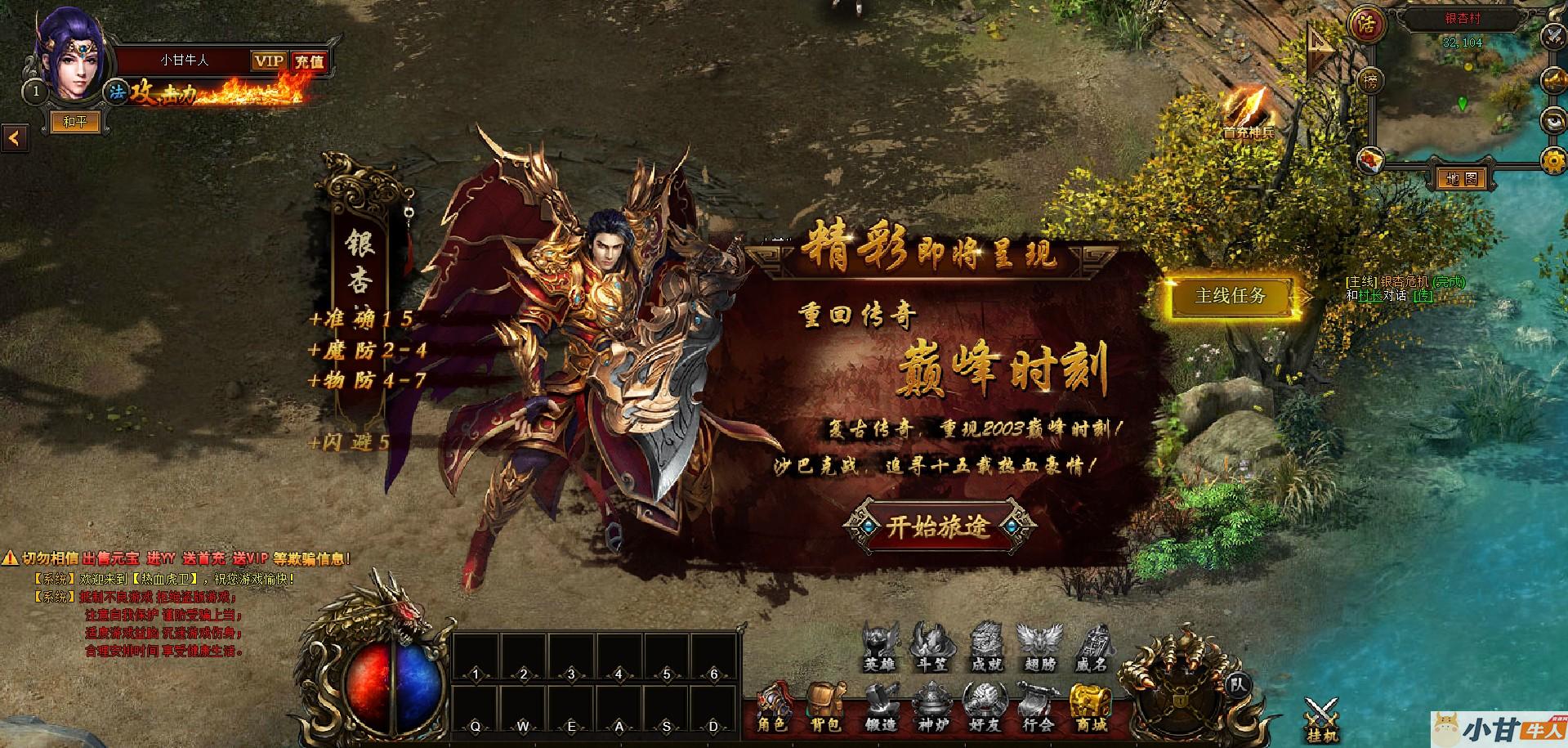Image resolution: width=1568 pixels, height=748 pixels.
Task: Open settings with the gear icon
Action: tap(1553, 161)
